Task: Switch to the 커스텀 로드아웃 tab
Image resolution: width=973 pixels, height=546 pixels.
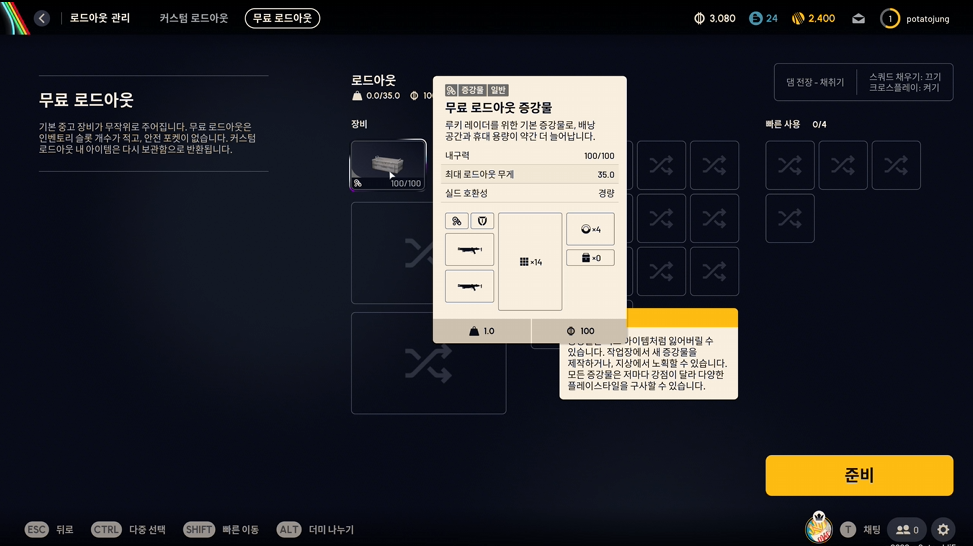Action: pyautogui.click(x=194, y=18)
